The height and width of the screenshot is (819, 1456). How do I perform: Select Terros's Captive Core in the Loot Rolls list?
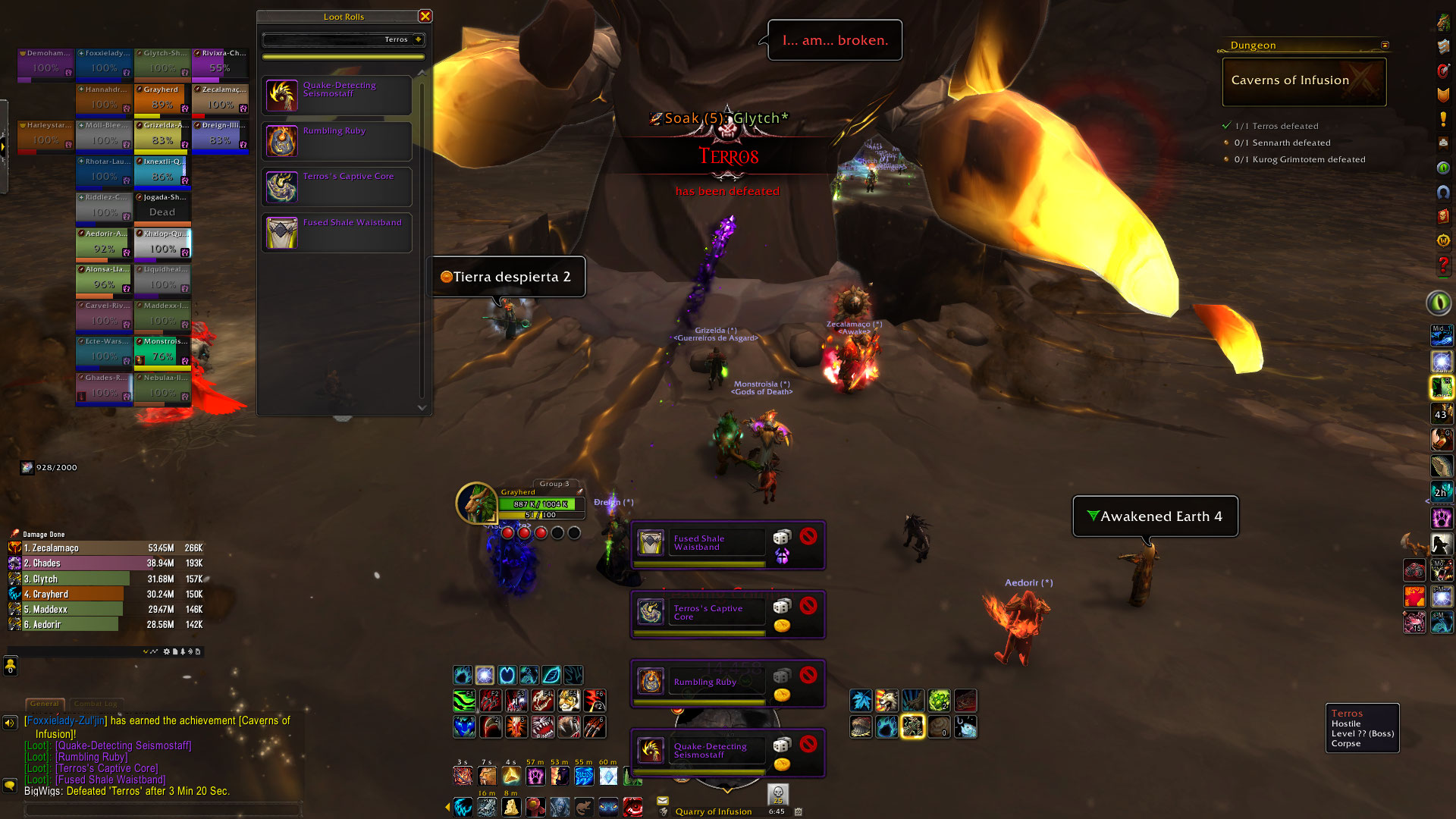337,187
